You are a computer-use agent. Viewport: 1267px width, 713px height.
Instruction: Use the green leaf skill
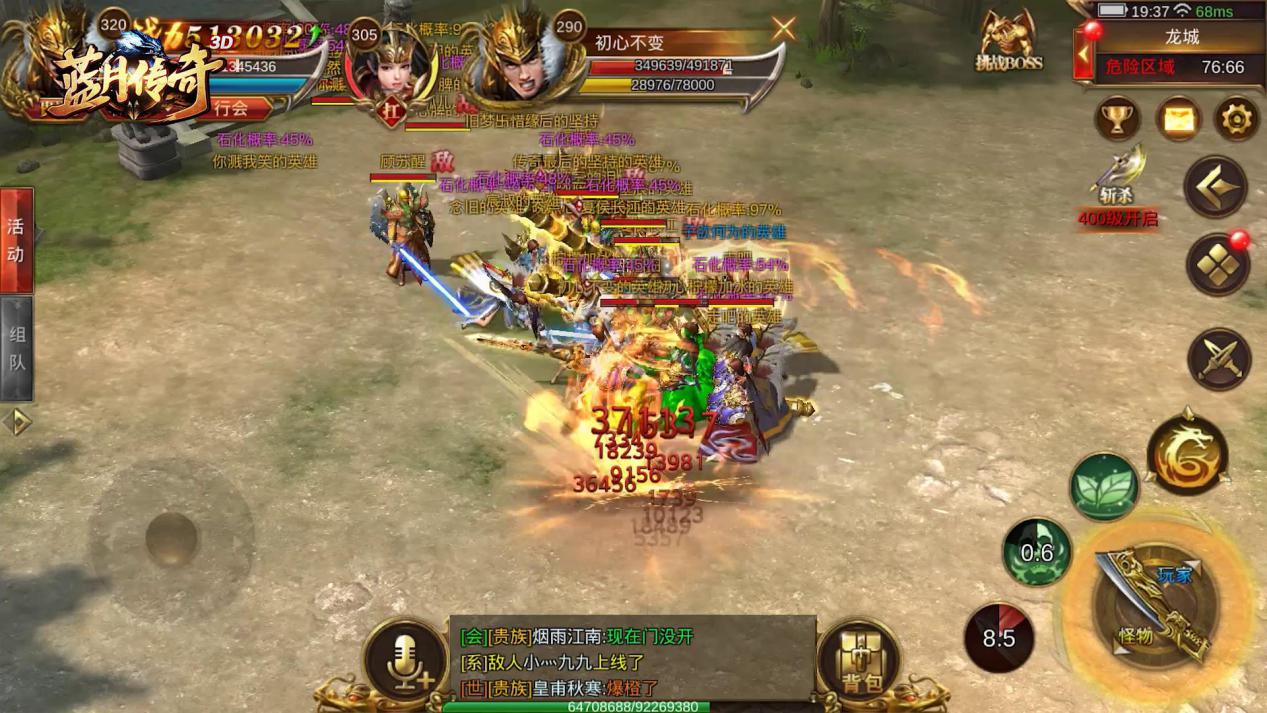[1104, 487]
